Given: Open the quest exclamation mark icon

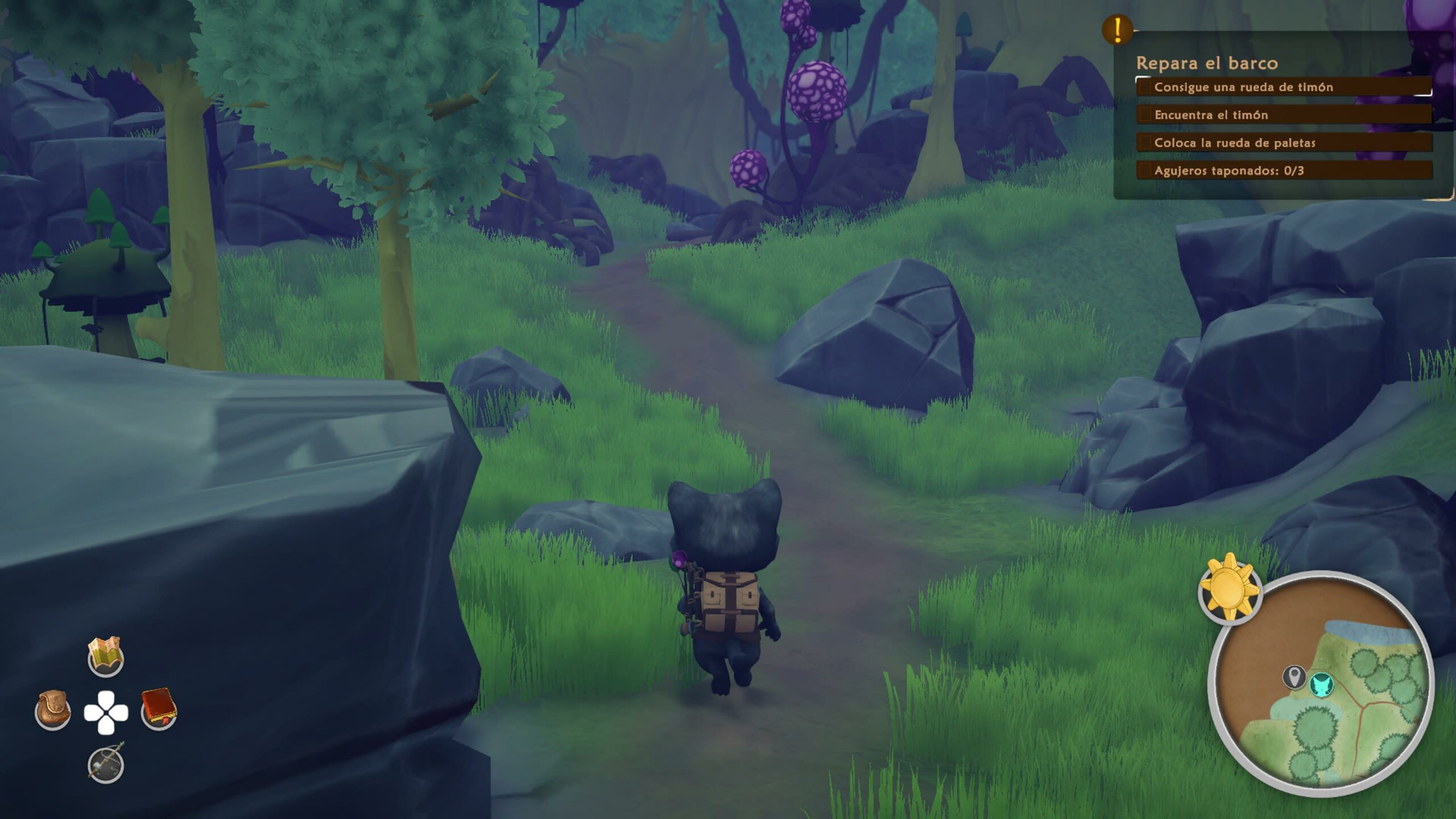Looking at the screenshot, I should (1117, 30).
